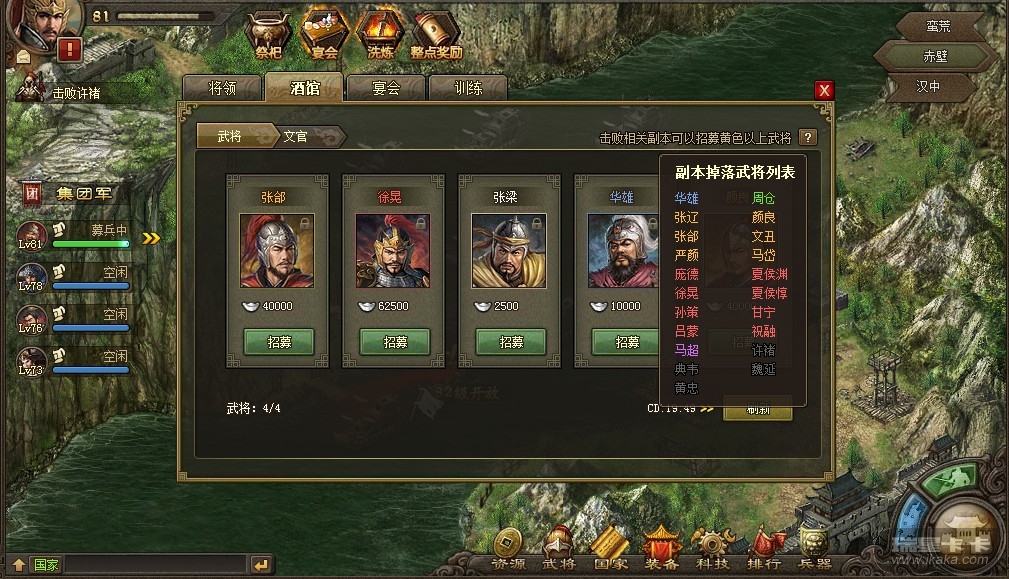Claim the 整点奖励 reward icon
The width and height of the screenshot is (1009, 579).
[436, 34]
